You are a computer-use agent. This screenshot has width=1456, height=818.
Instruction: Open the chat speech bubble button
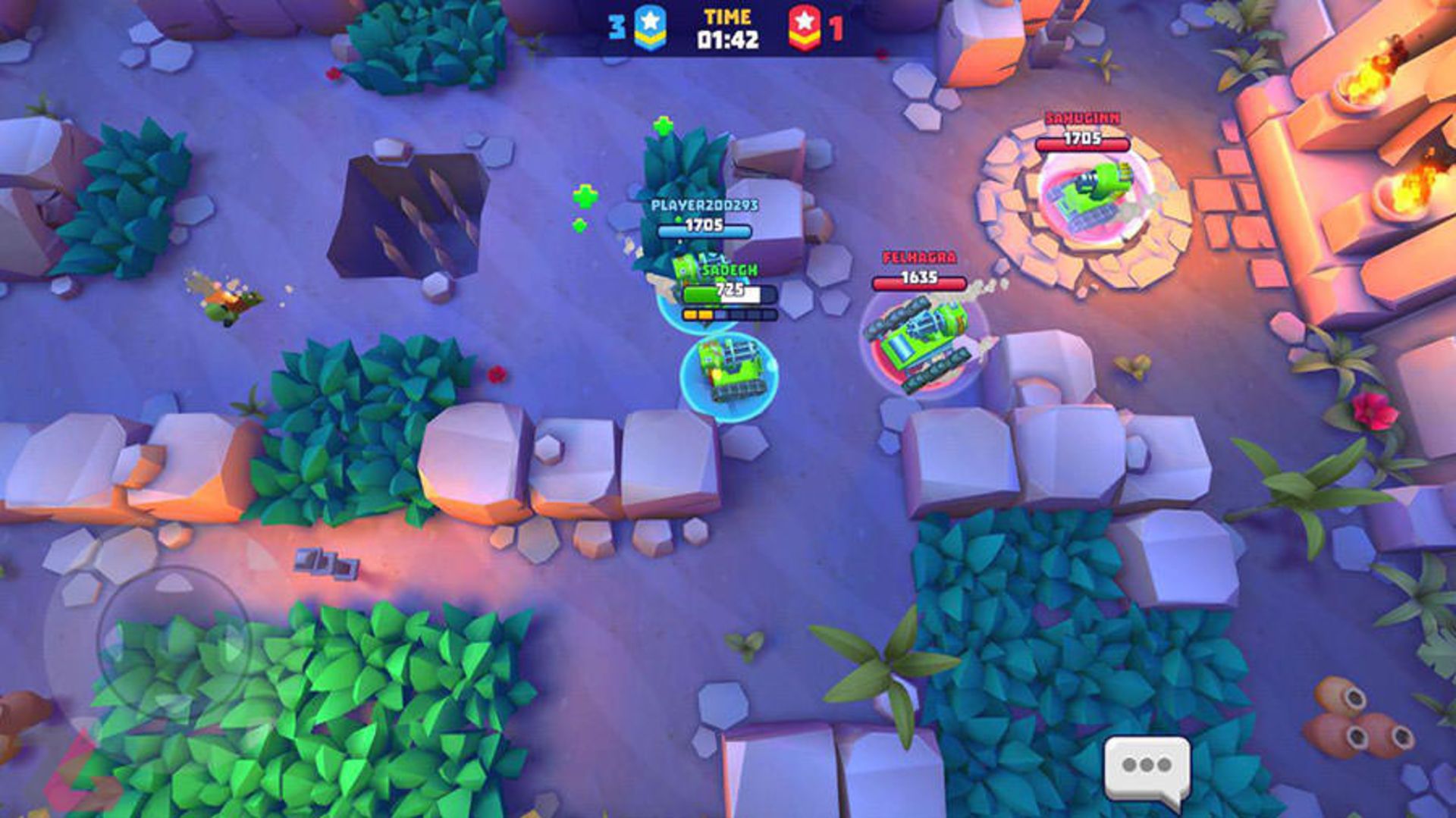[x=1147, y=767]
